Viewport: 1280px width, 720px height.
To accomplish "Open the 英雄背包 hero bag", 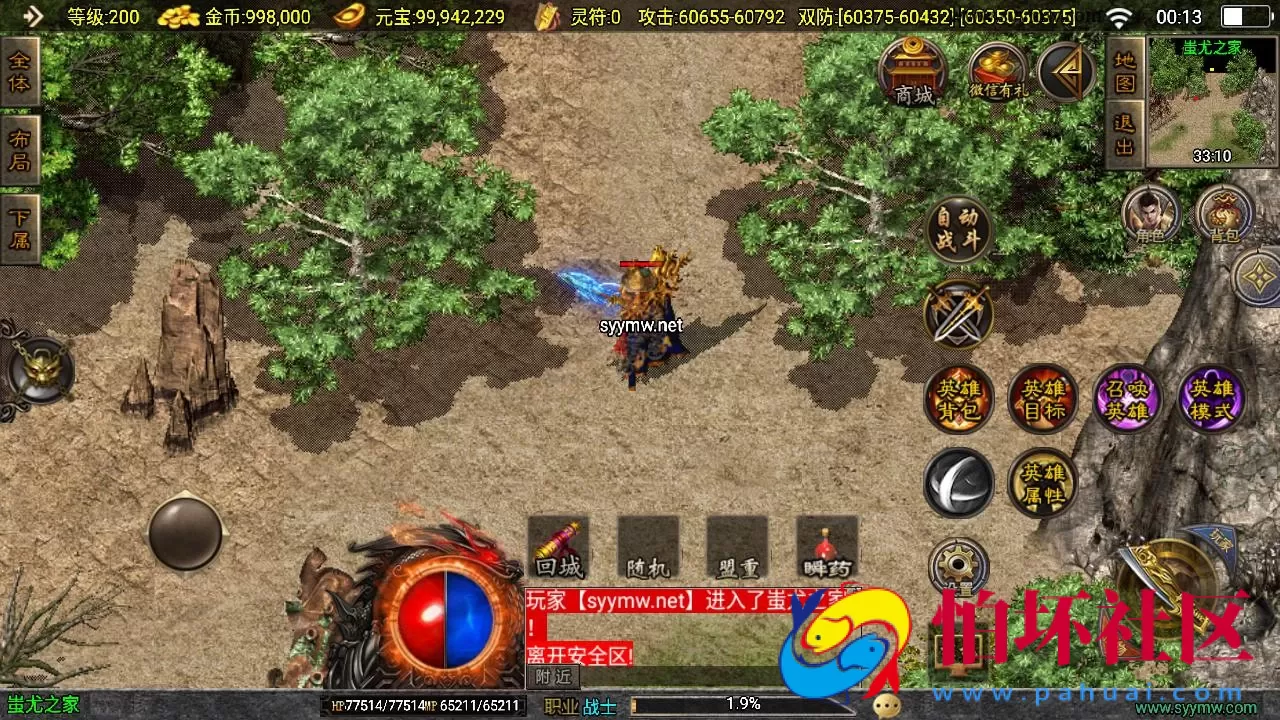I will point(959,398).
